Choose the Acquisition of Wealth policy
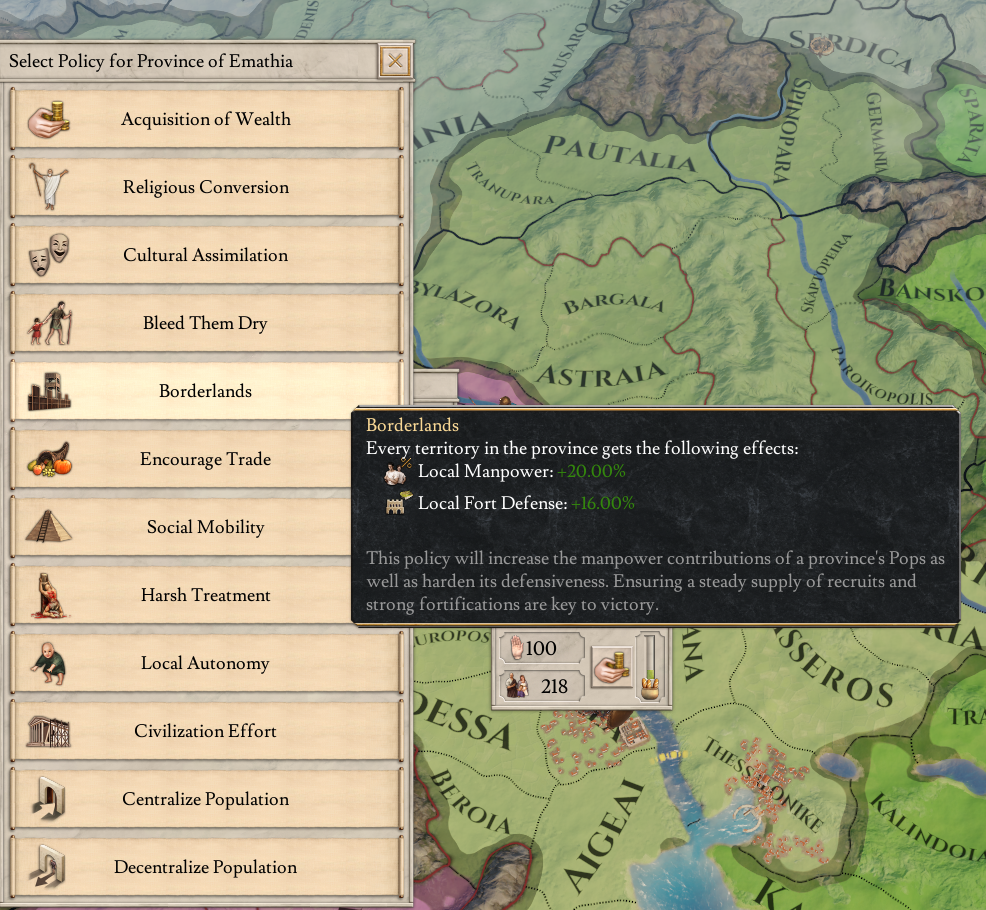The width and height of the screenshot is (986, 910). click(x=206, y=120)
